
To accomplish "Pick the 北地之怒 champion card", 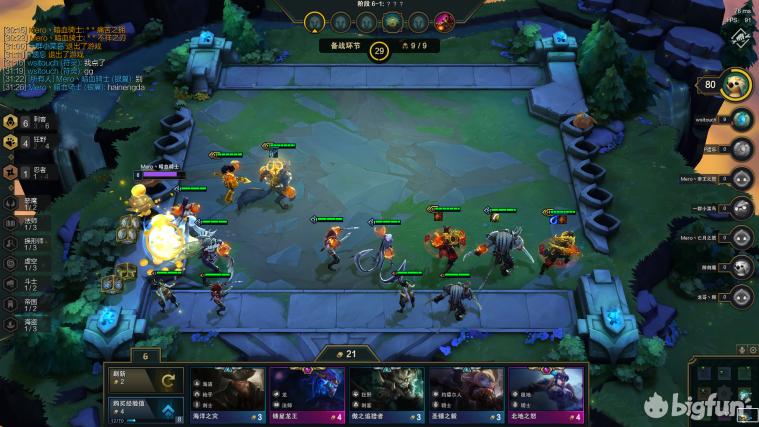I will coord(546,395).
